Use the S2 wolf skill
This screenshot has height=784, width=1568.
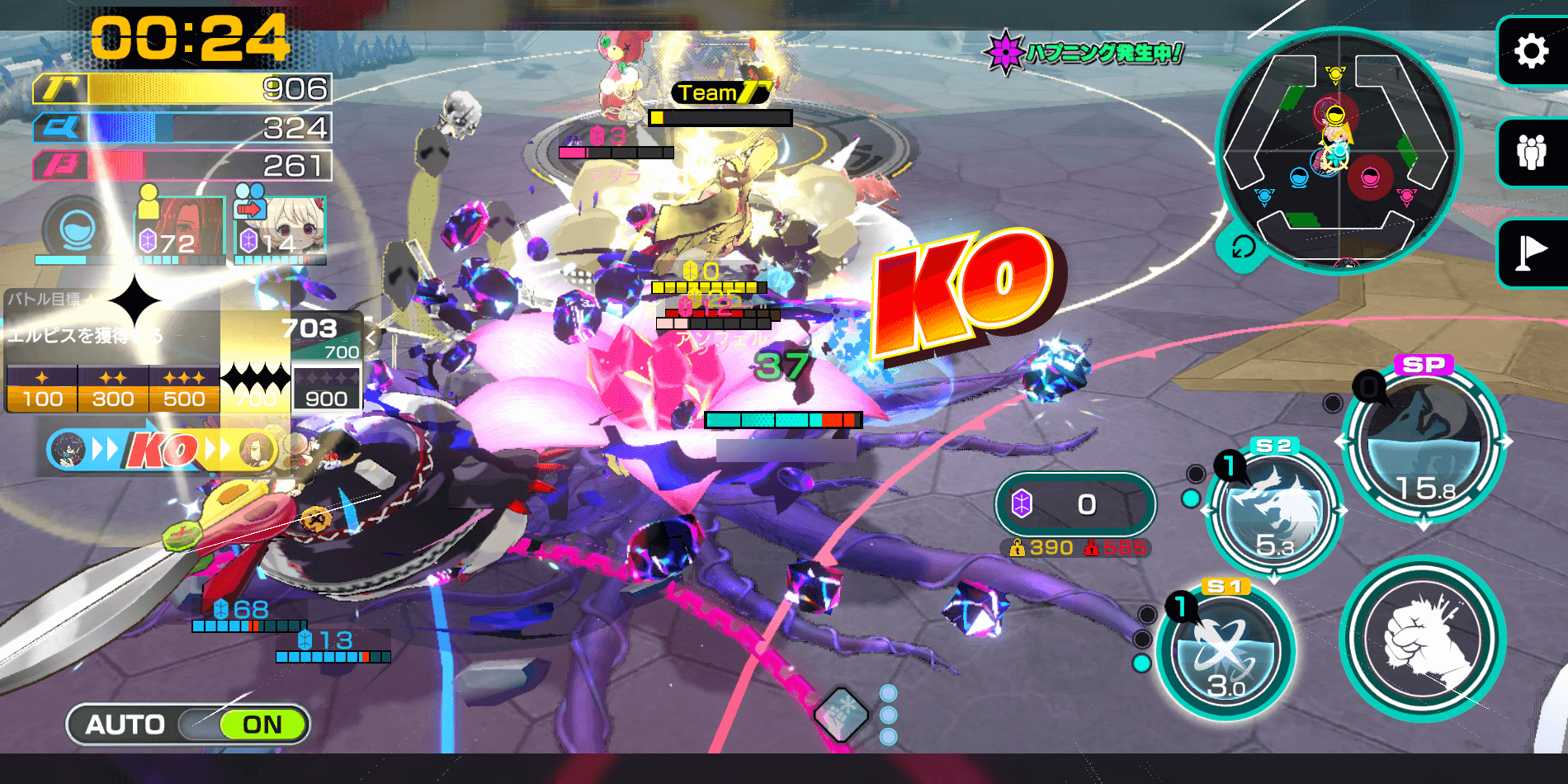coord(1273,512)
